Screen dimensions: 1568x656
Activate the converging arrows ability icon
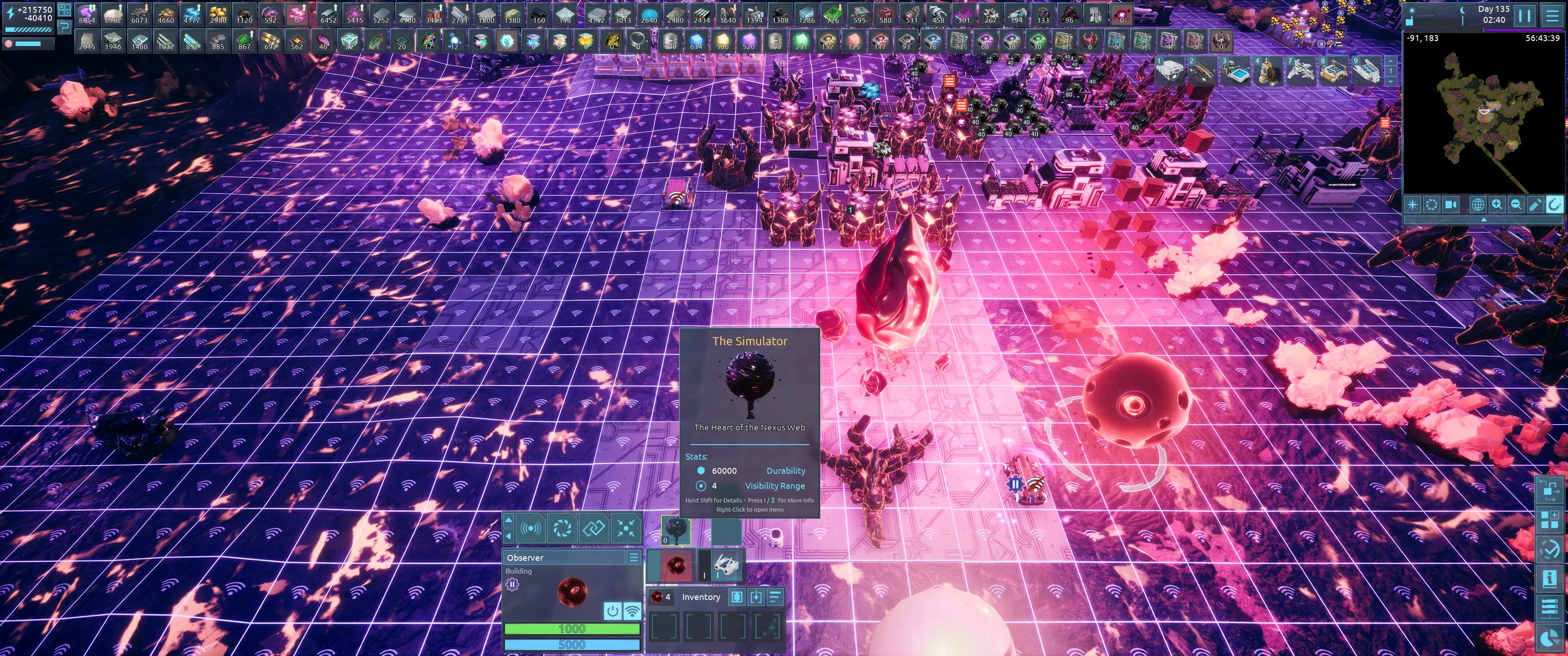[625, 528]
